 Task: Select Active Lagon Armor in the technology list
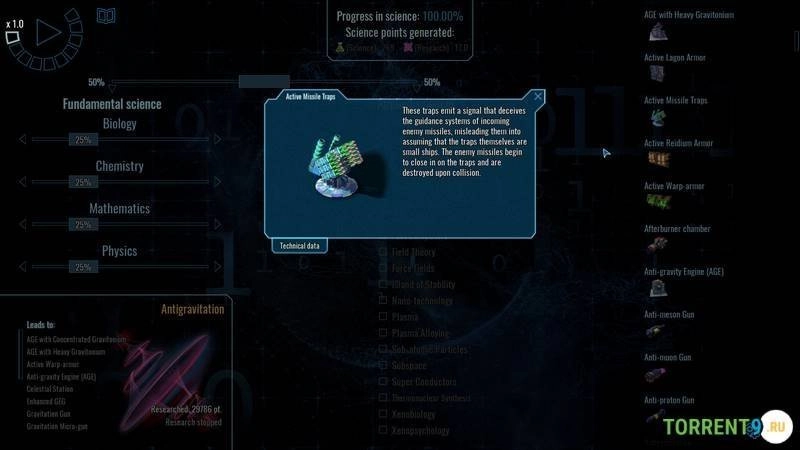click(x=674, y=58)
